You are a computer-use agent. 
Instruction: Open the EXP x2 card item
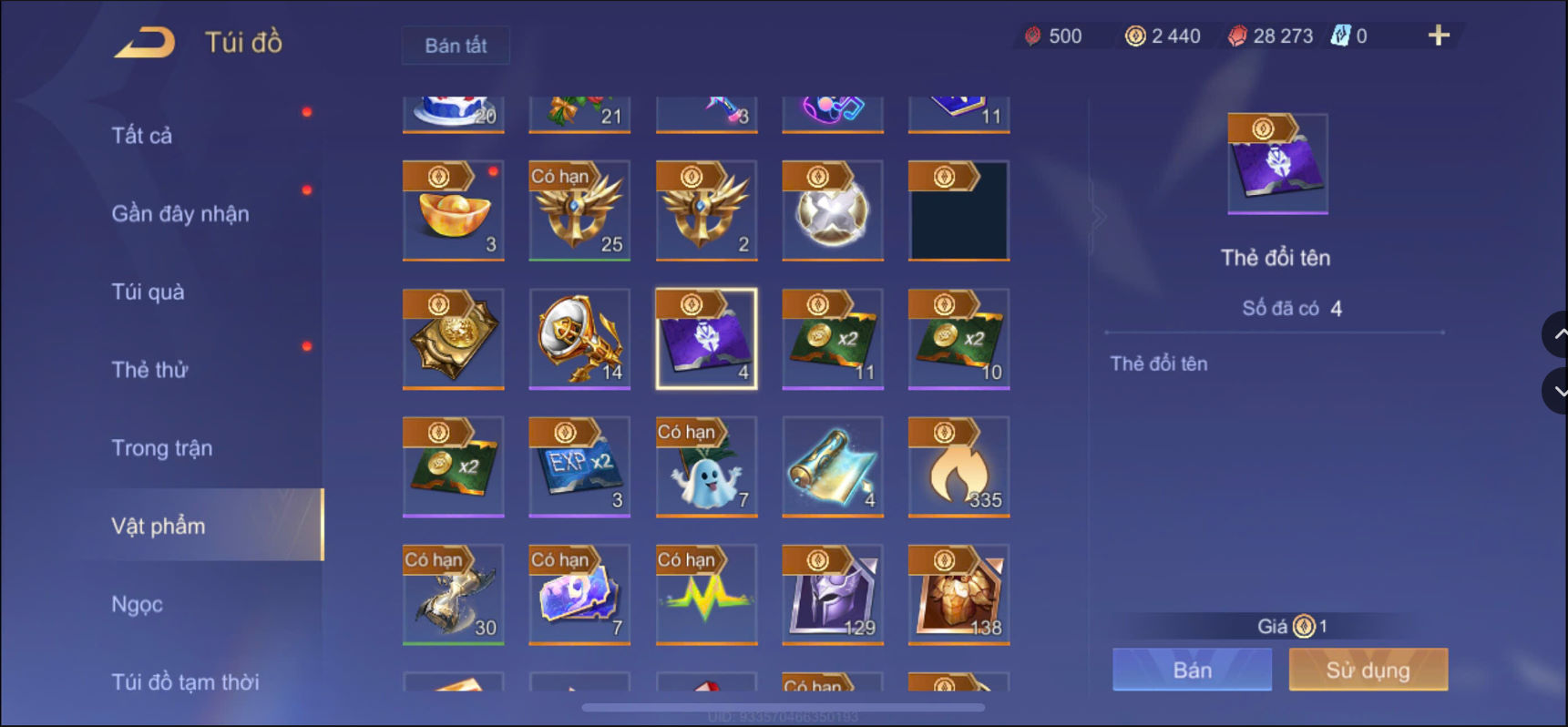tap(579, 466)
